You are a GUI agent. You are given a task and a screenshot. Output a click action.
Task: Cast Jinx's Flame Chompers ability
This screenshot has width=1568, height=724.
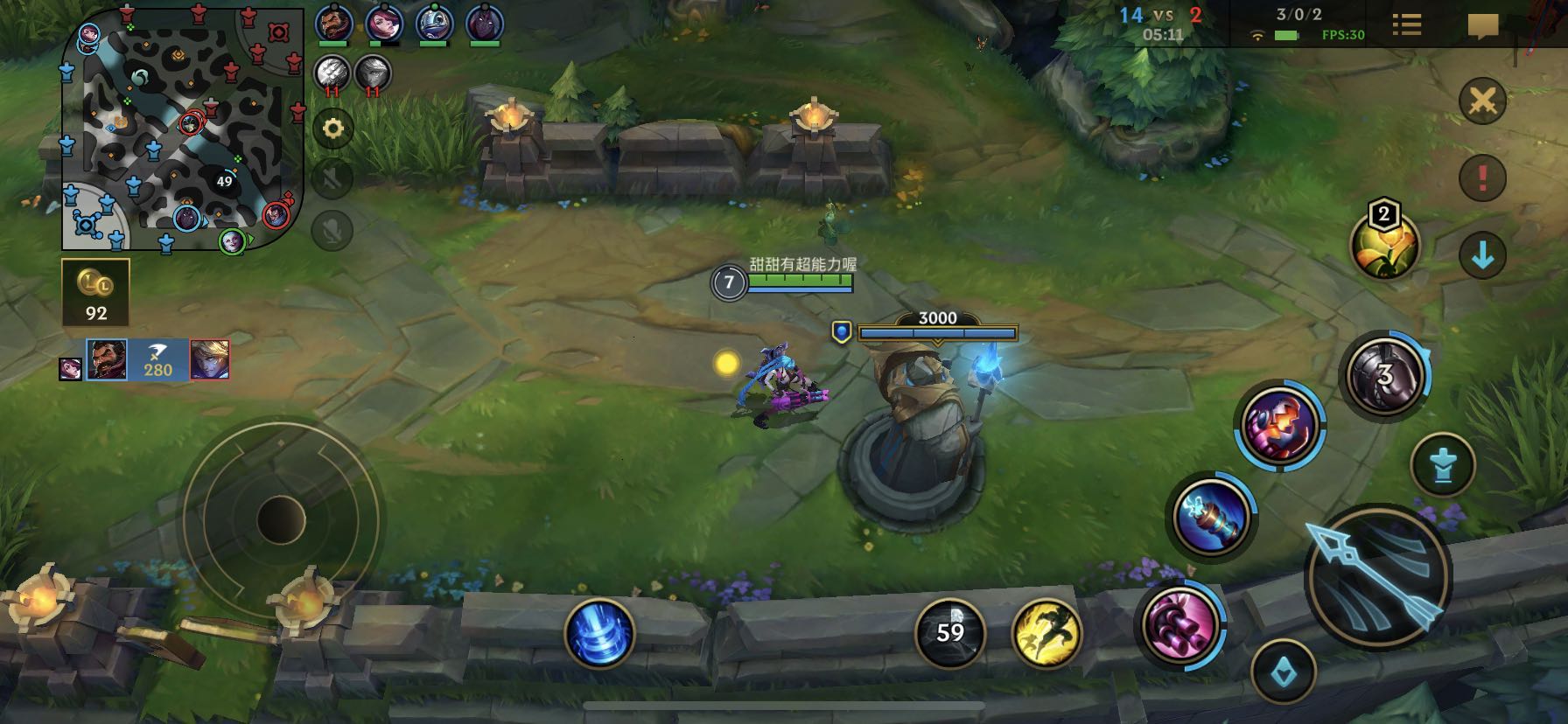[x=1279, y=426]
